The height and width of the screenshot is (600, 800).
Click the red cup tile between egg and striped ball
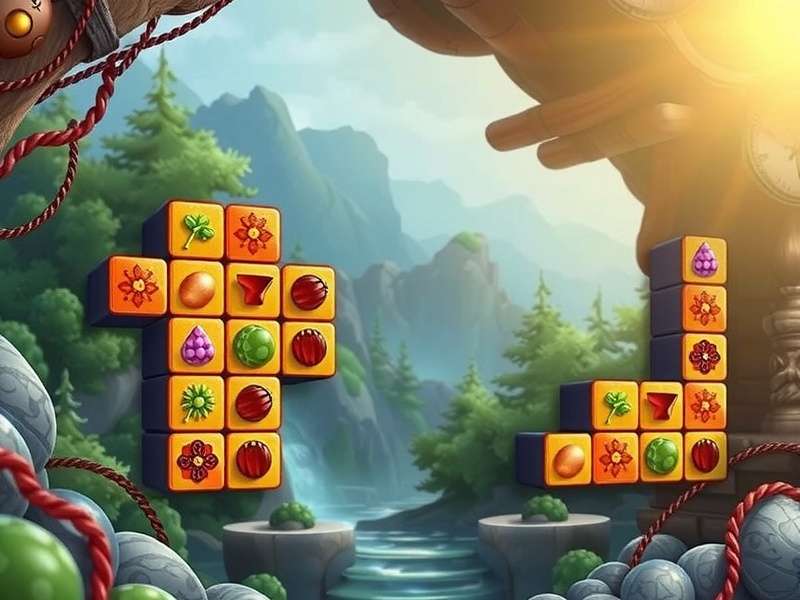tap(253, 290)
